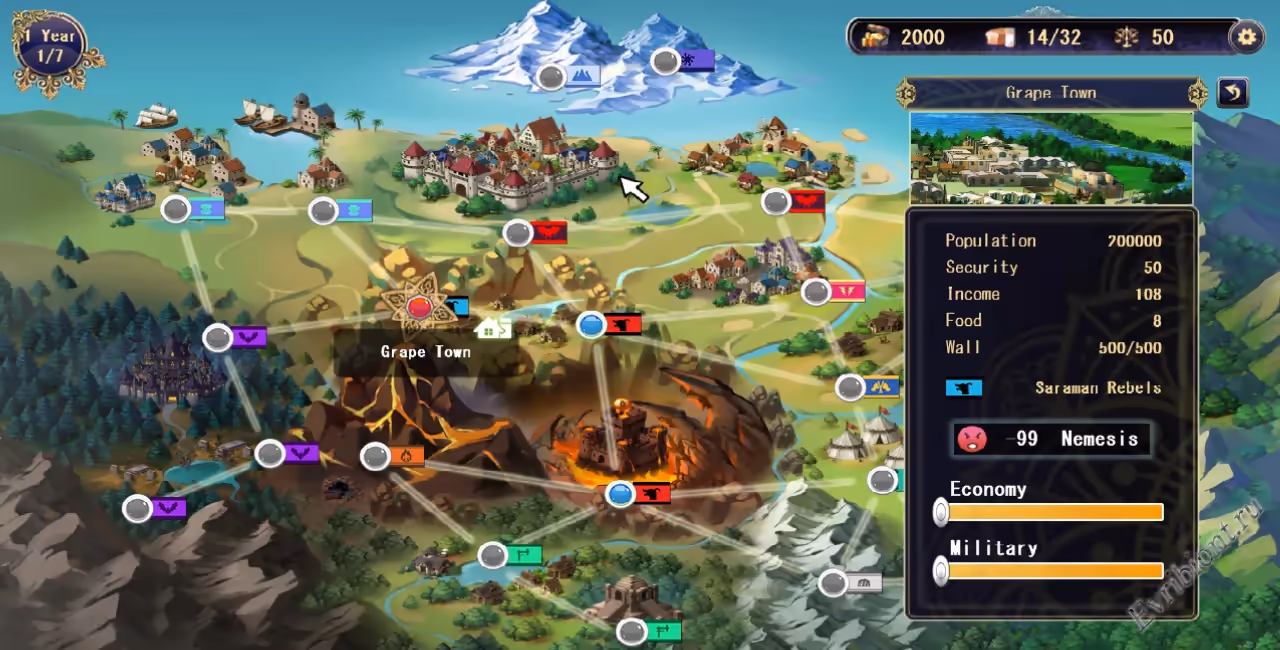Select the Saraman Rebels faction flag
This screenshot has width=1280, height=650.
[x=964, y=388]
